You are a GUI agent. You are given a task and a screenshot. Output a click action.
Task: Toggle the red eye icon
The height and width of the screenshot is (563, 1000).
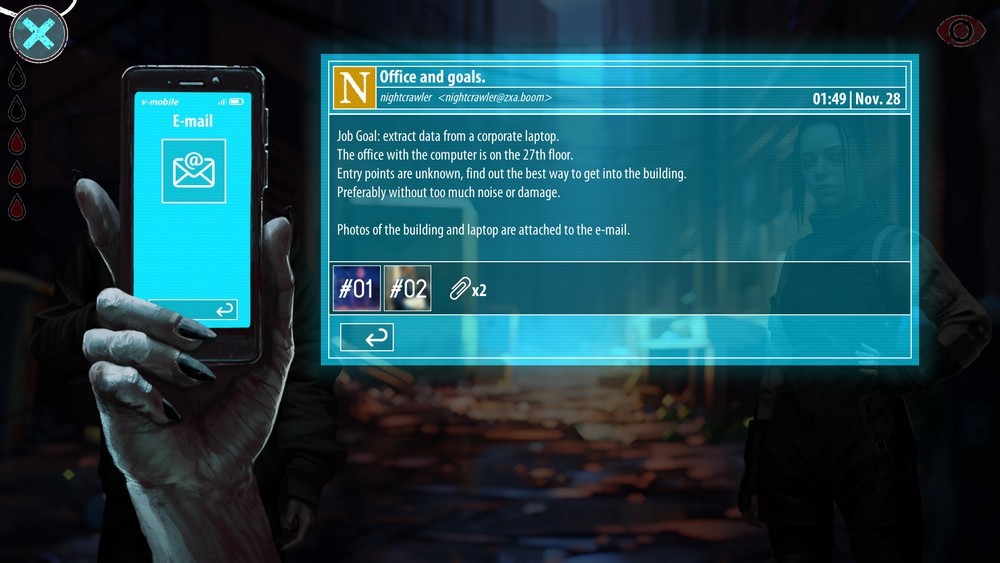960,30
